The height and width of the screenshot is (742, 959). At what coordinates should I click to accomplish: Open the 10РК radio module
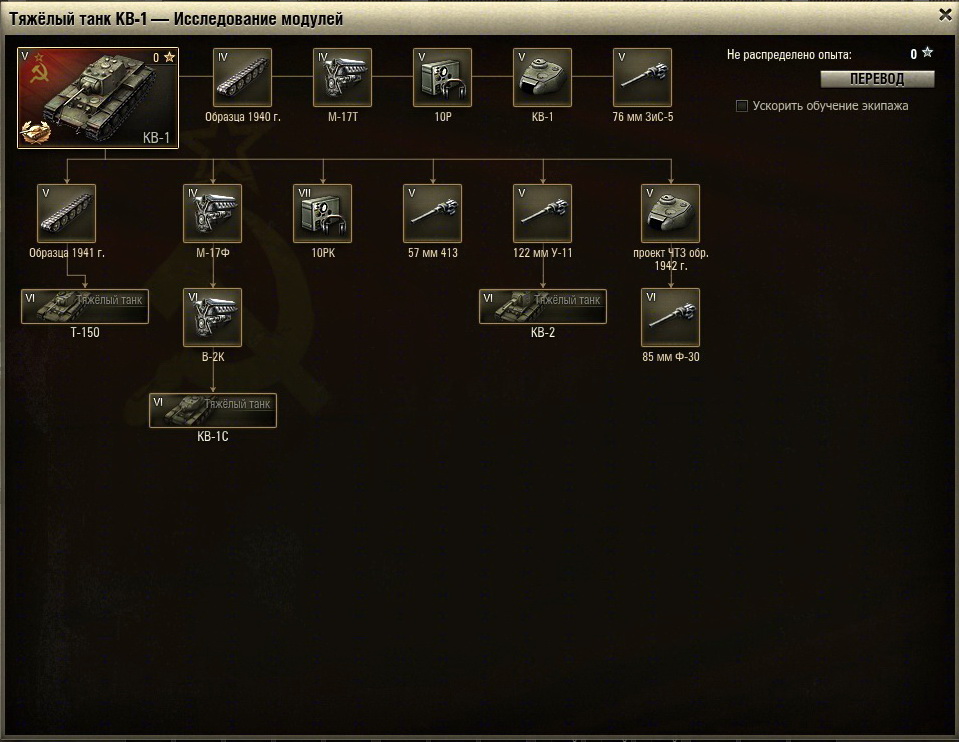322,213
